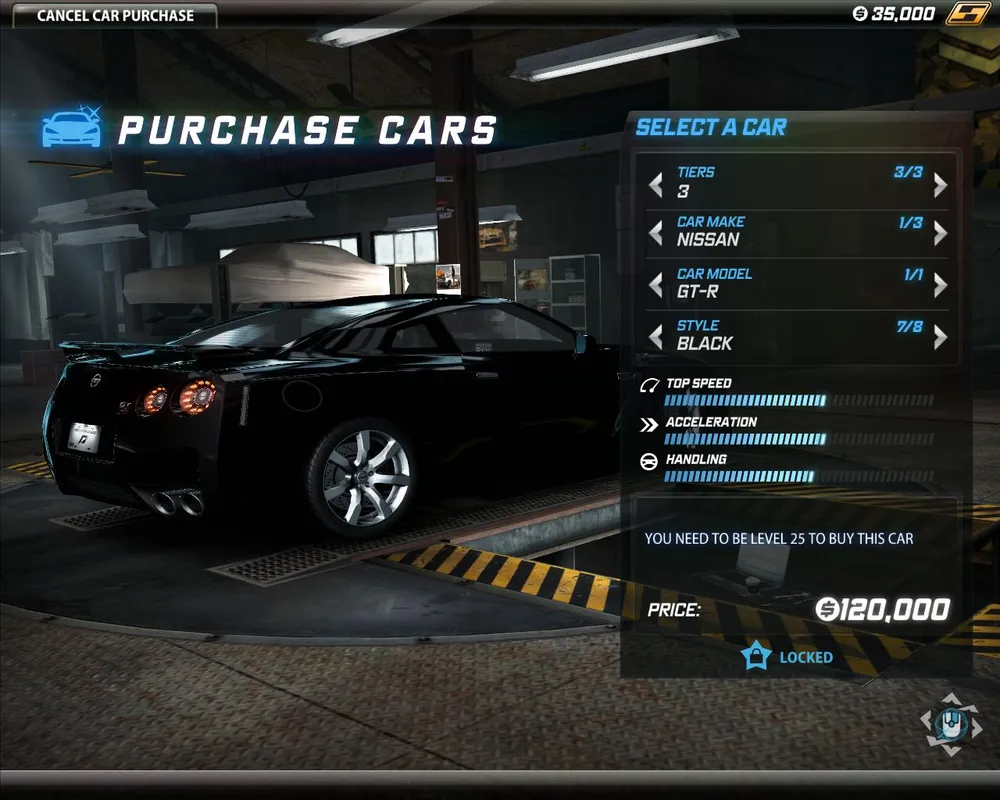Click the Locked purchase button
Screen dimensions: 1000x800
788,657
